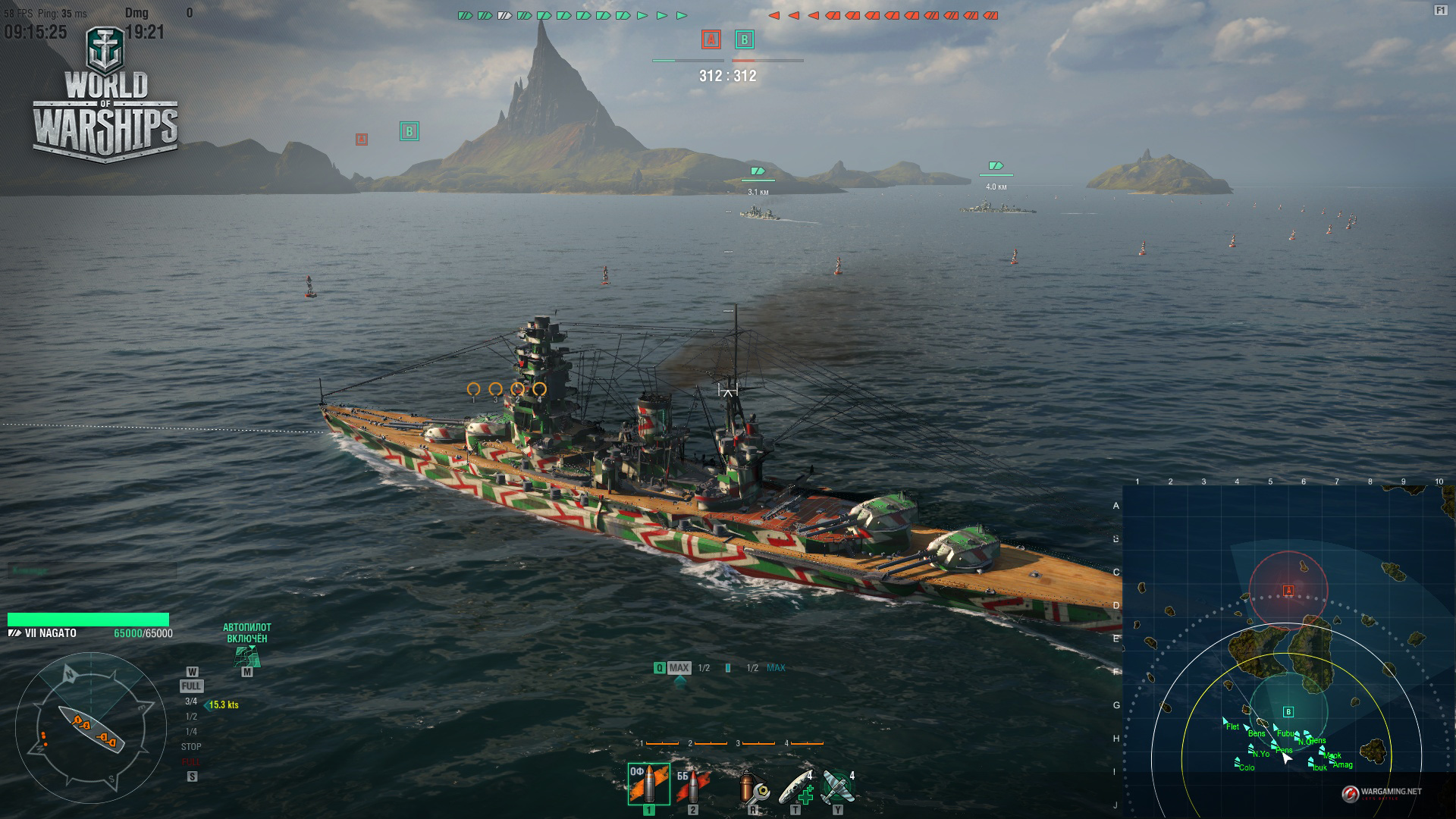Image resolution: width=1456 pixels, height=819 pixels.
Task: Select the MAX rudder setting beside Q
Action: pos(679,668)
